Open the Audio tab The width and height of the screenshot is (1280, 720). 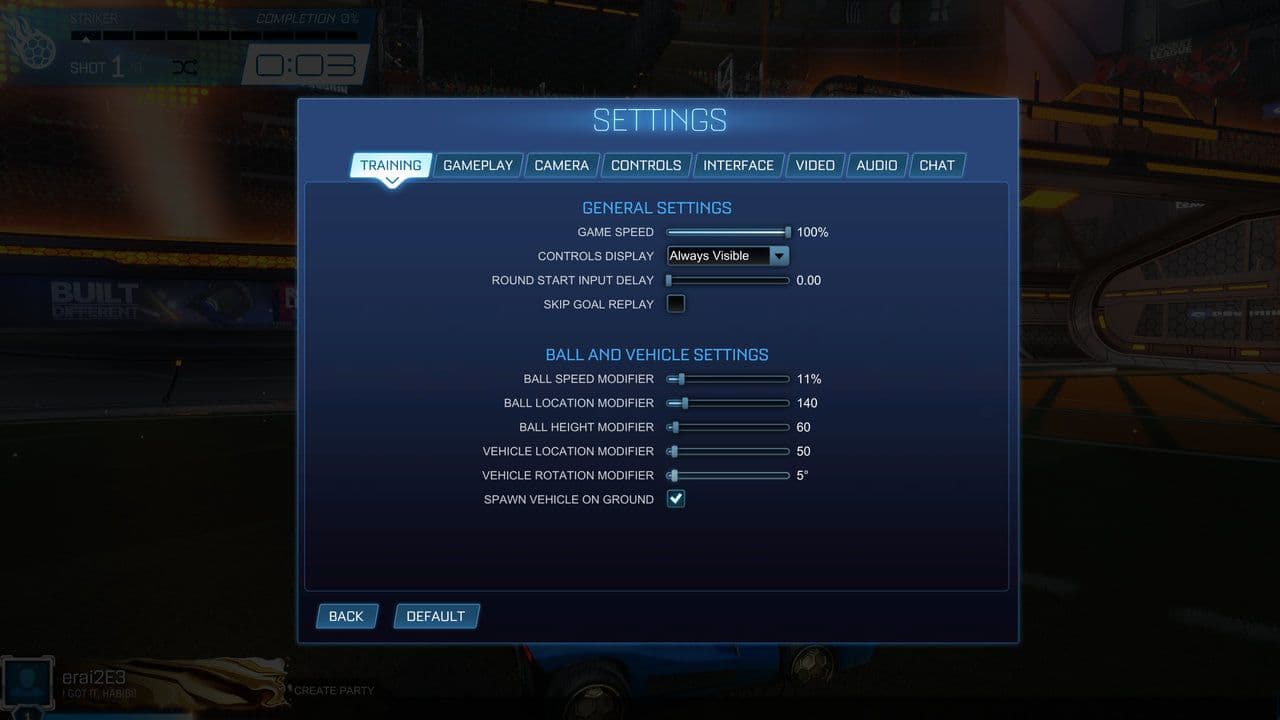point(877,165)
